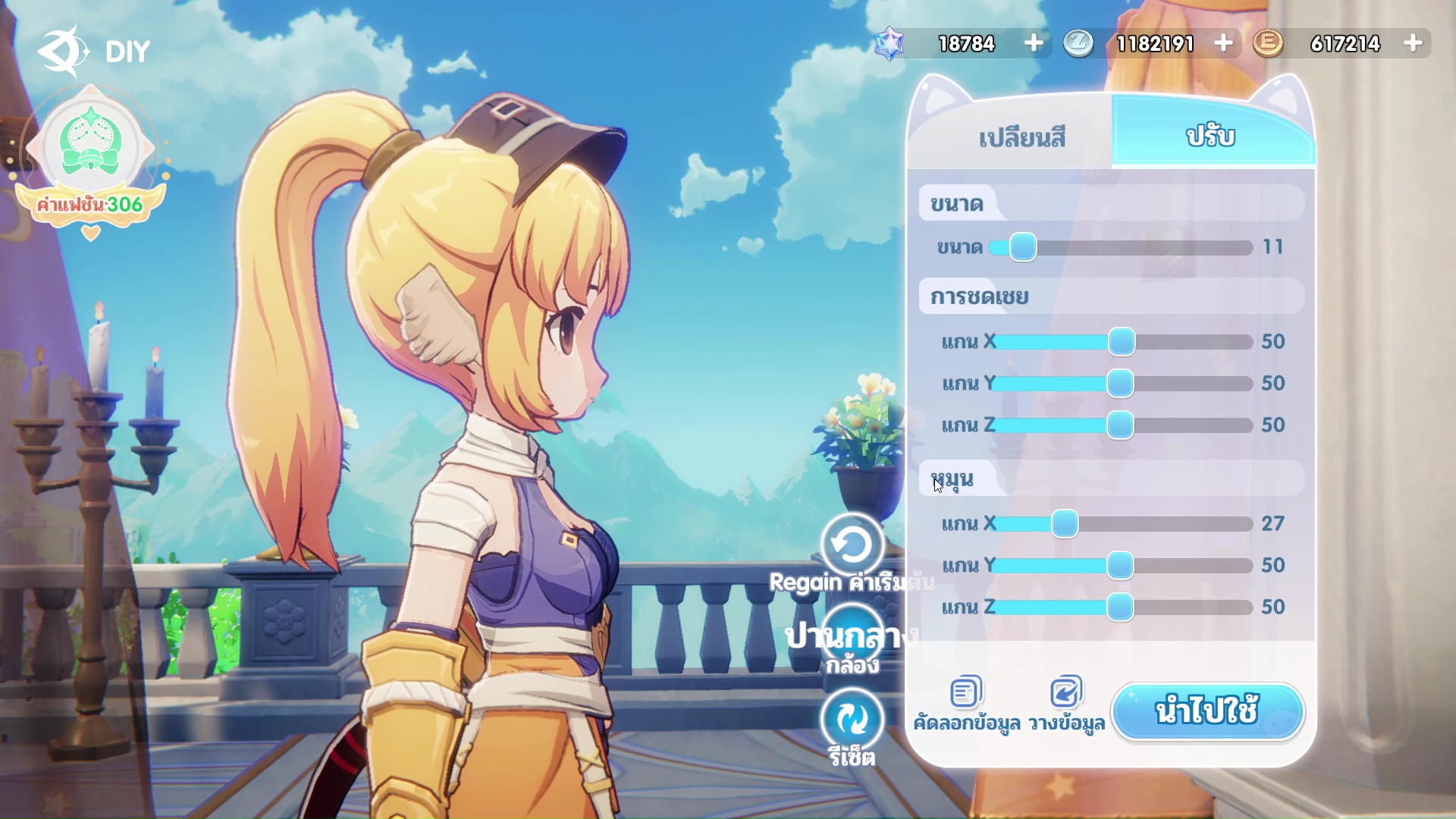Restore defaults with the Regain button

click(x=852, y=544)
